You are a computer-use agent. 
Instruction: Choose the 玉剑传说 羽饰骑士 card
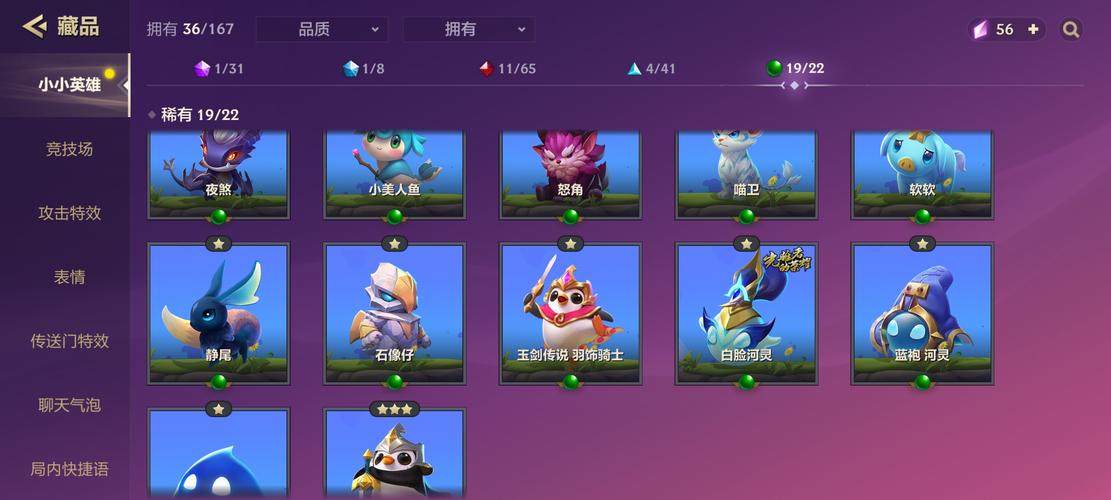click(570, 312)
